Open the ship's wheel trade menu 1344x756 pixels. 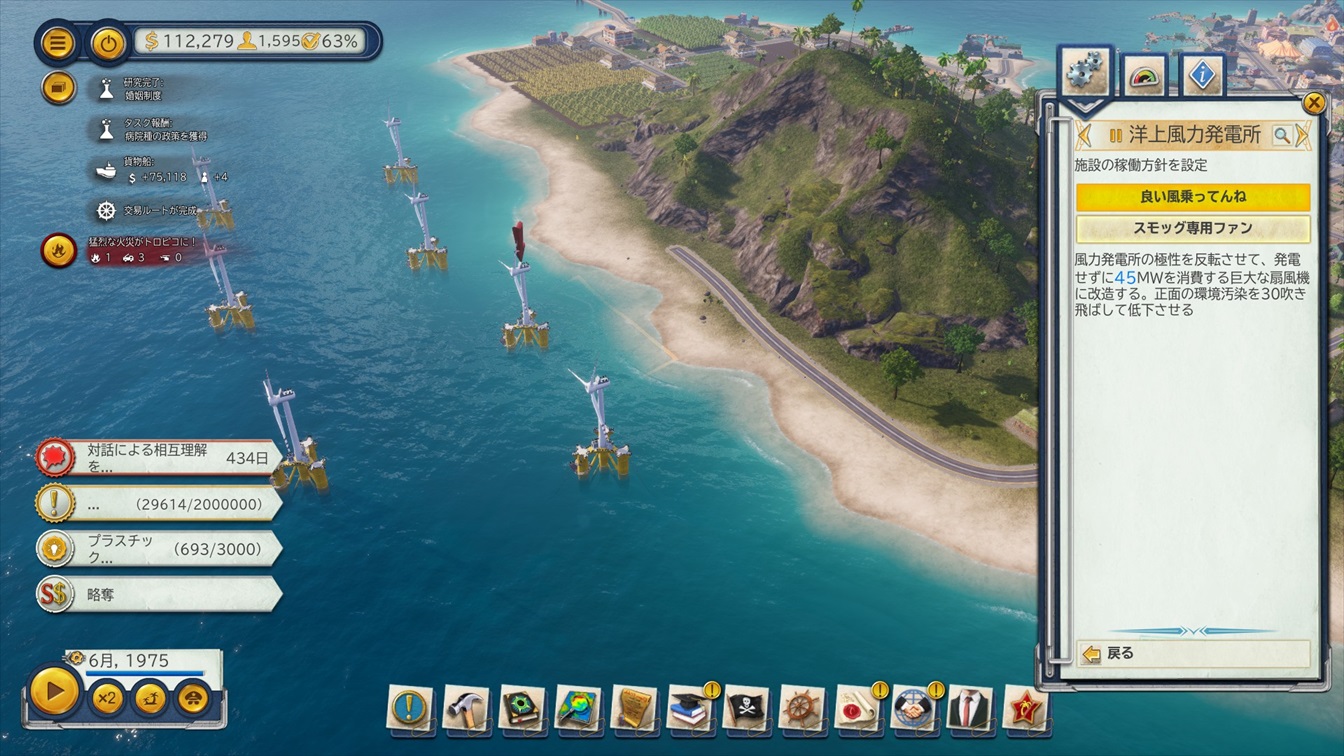802,708
